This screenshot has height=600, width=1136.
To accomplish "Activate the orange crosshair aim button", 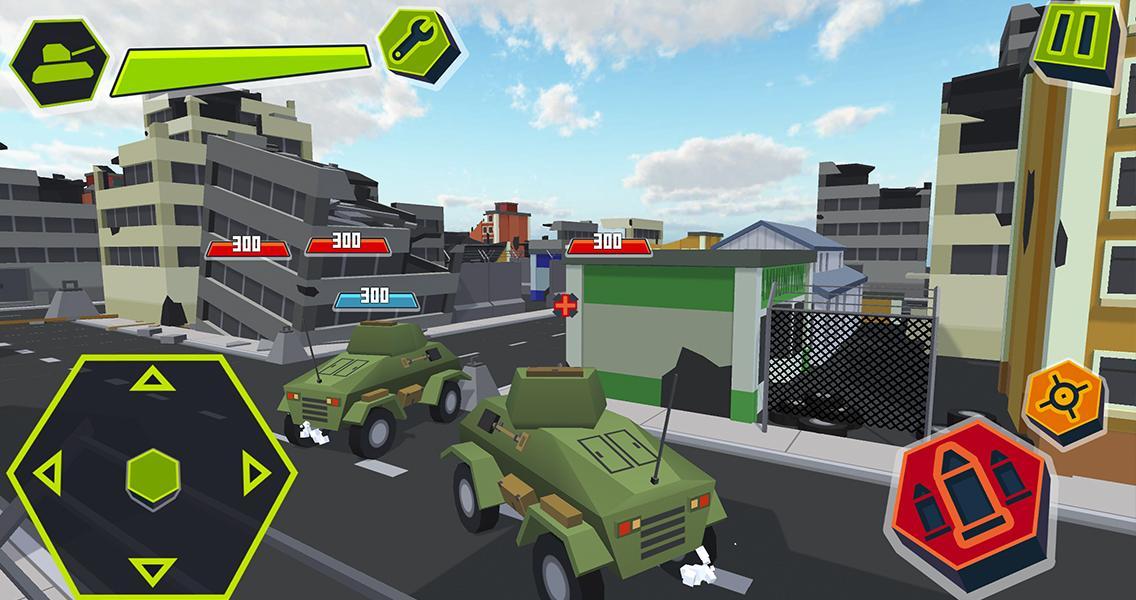I will [1063, 398].
